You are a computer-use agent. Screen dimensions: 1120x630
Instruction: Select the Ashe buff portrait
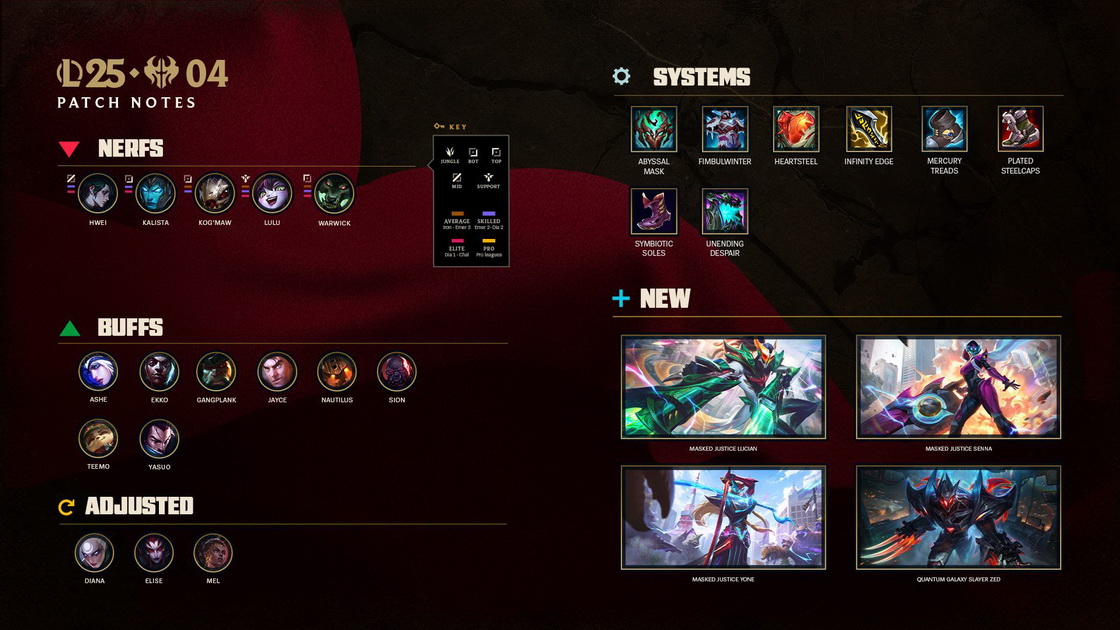pos(98,371)
